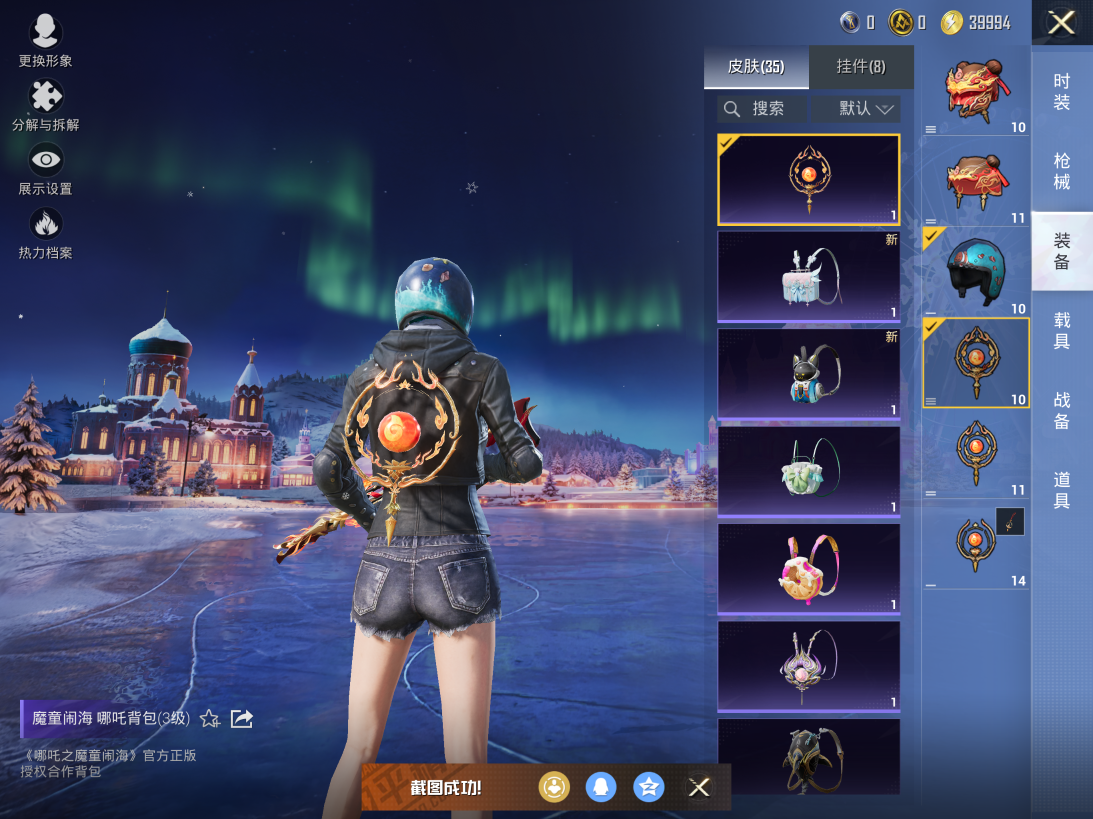The width and height of the screenshot is (1093, 819).
Task: Open the 载具 vehicles category
Action: click(1062, 331)
